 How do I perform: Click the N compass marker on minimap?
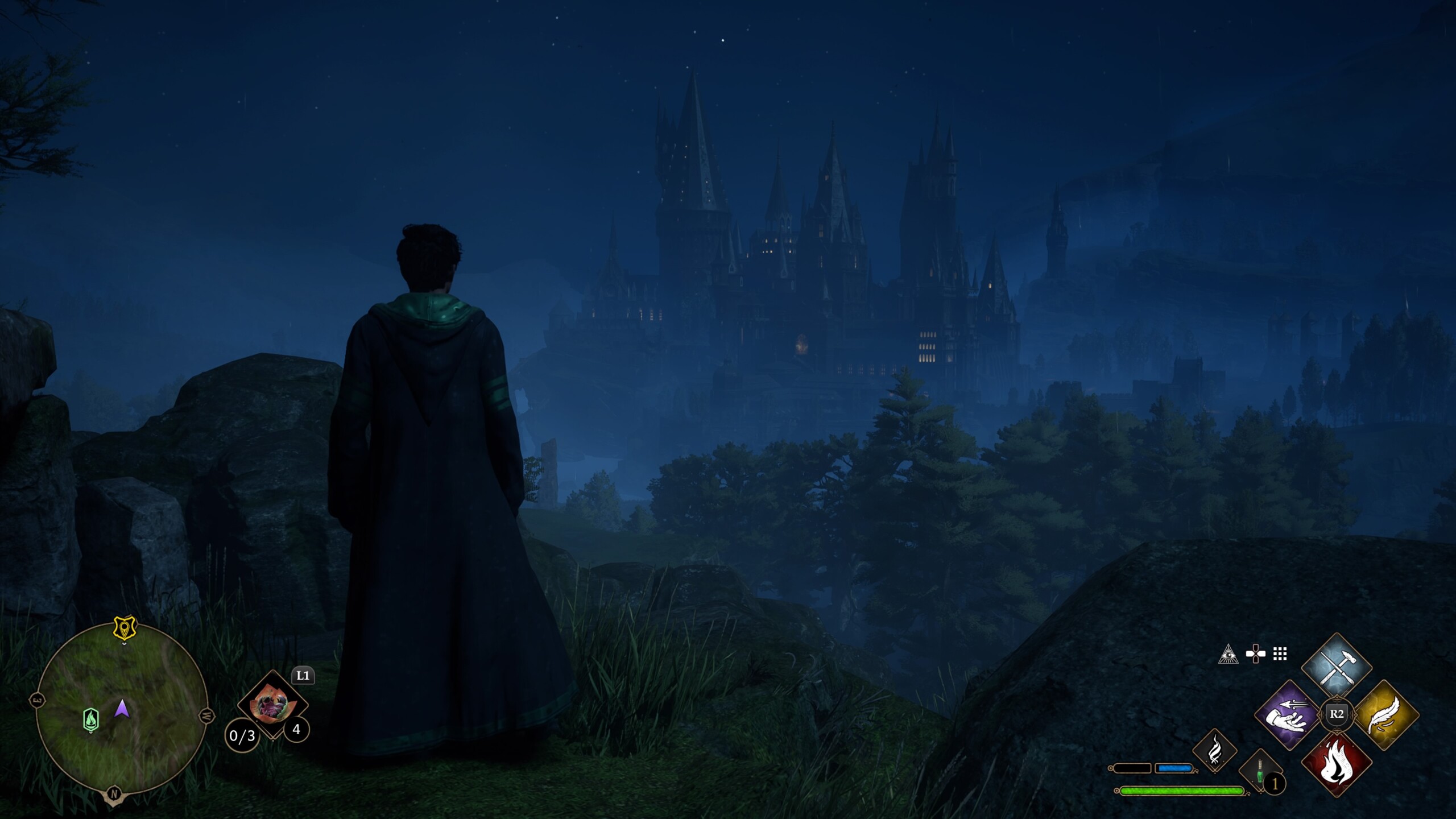pyautogui.click(x=114, y=794)
